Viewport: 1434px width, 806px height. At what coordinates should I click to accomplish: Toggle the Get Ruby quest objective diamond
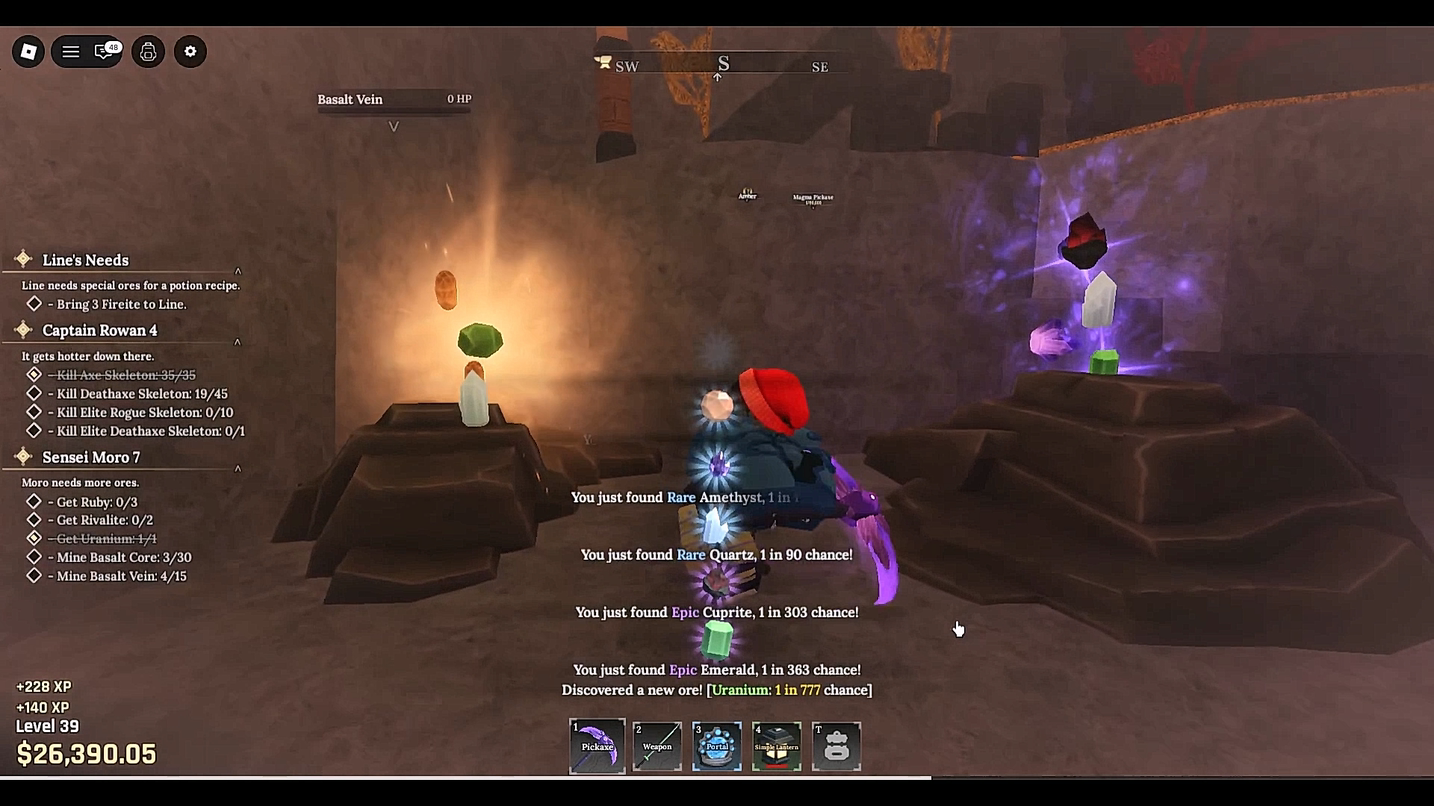33,501
